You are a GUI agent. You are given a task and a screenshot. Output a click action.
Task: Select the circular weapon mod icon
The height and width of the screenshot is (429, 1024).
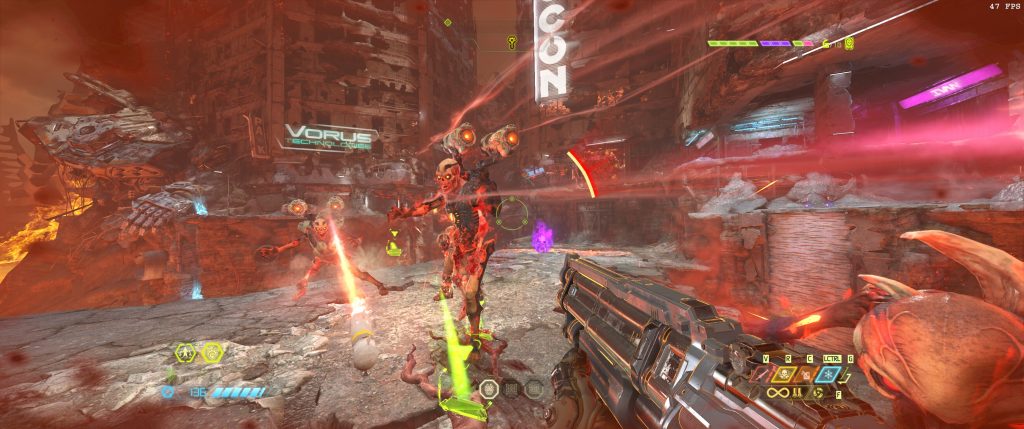coord(819,393)
